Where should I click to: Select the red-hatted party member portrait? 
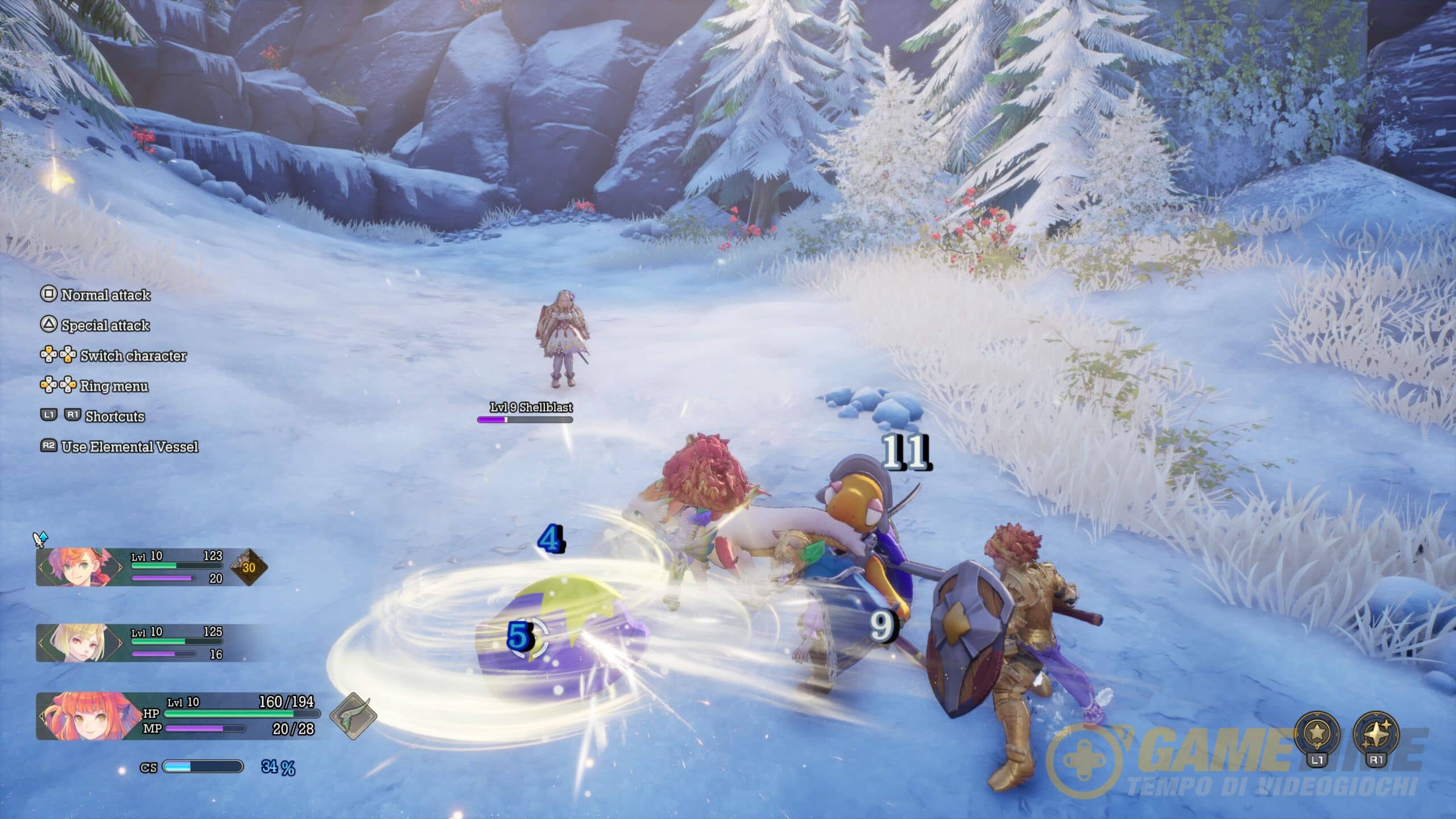pos(80,566)
